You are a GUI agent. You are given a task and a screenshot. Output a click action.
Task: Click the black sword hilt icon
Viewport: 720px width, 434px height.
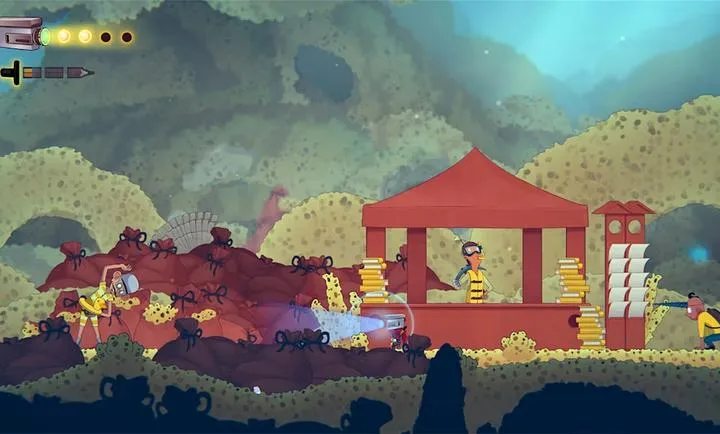[13, 72]
